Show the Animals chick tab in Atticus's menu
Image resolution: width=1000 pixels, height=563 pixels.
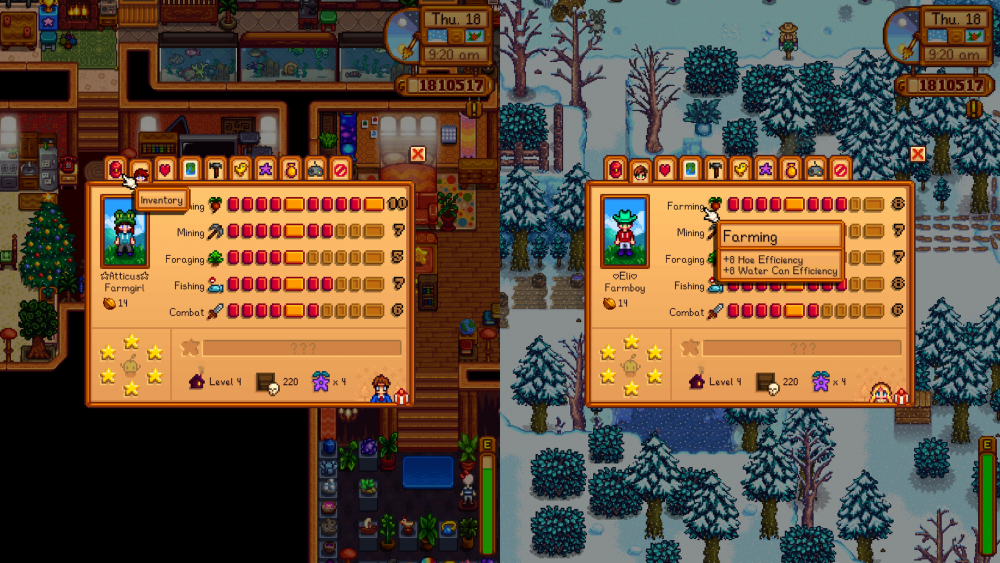tap(240, 169)
